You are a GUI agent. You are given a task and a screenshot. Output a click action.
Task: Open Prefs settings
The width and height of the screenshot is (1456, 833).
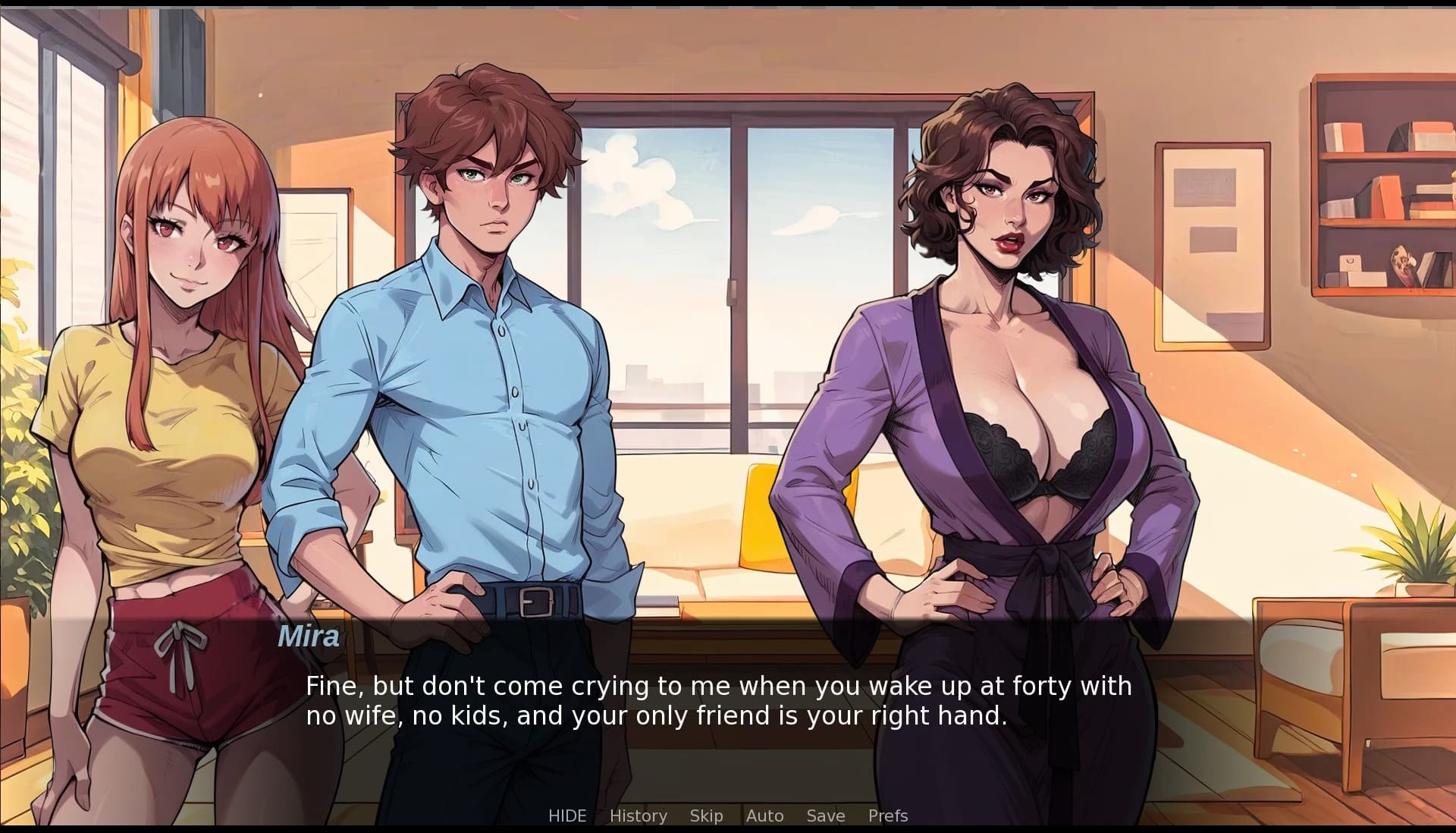click(887, 816)
